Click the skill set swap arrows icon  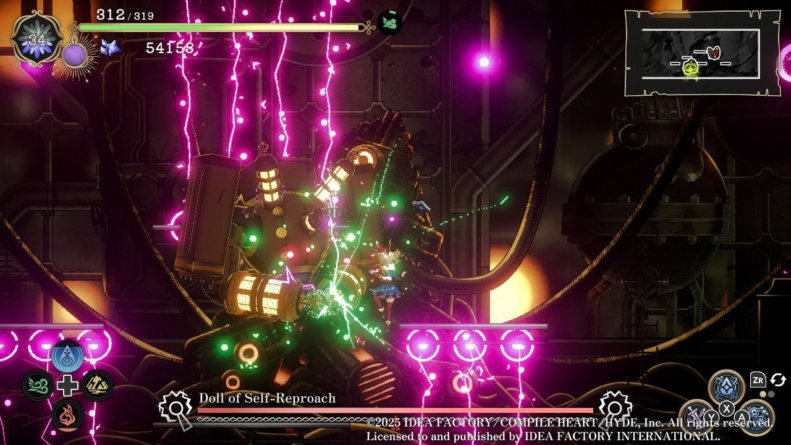[778, 380]
